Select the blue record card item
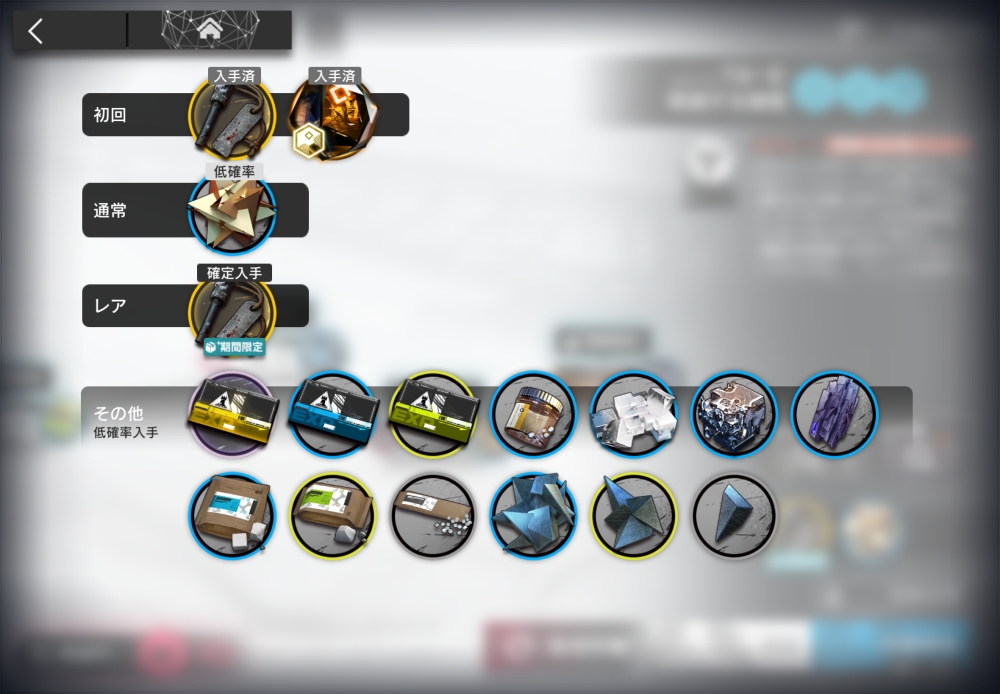1000x694 pixels. (331, 414)
